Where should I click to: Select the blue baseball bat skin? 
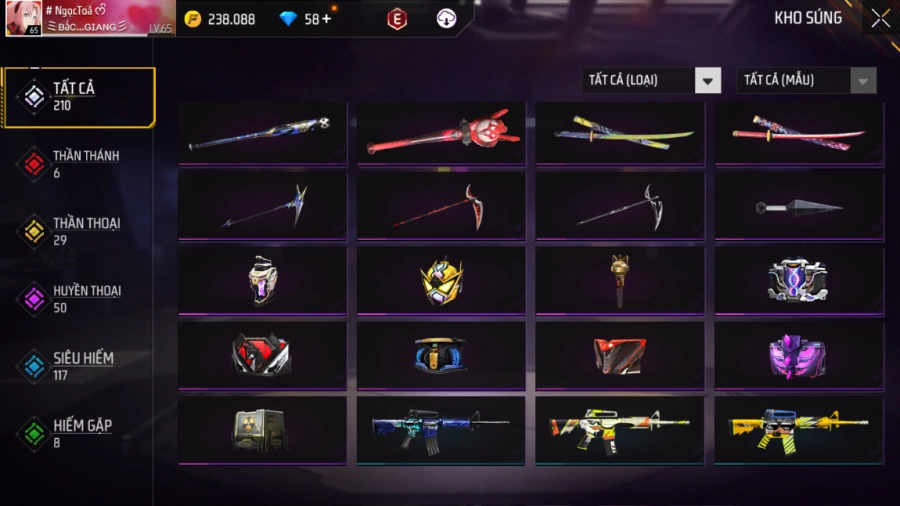[263, 133]
